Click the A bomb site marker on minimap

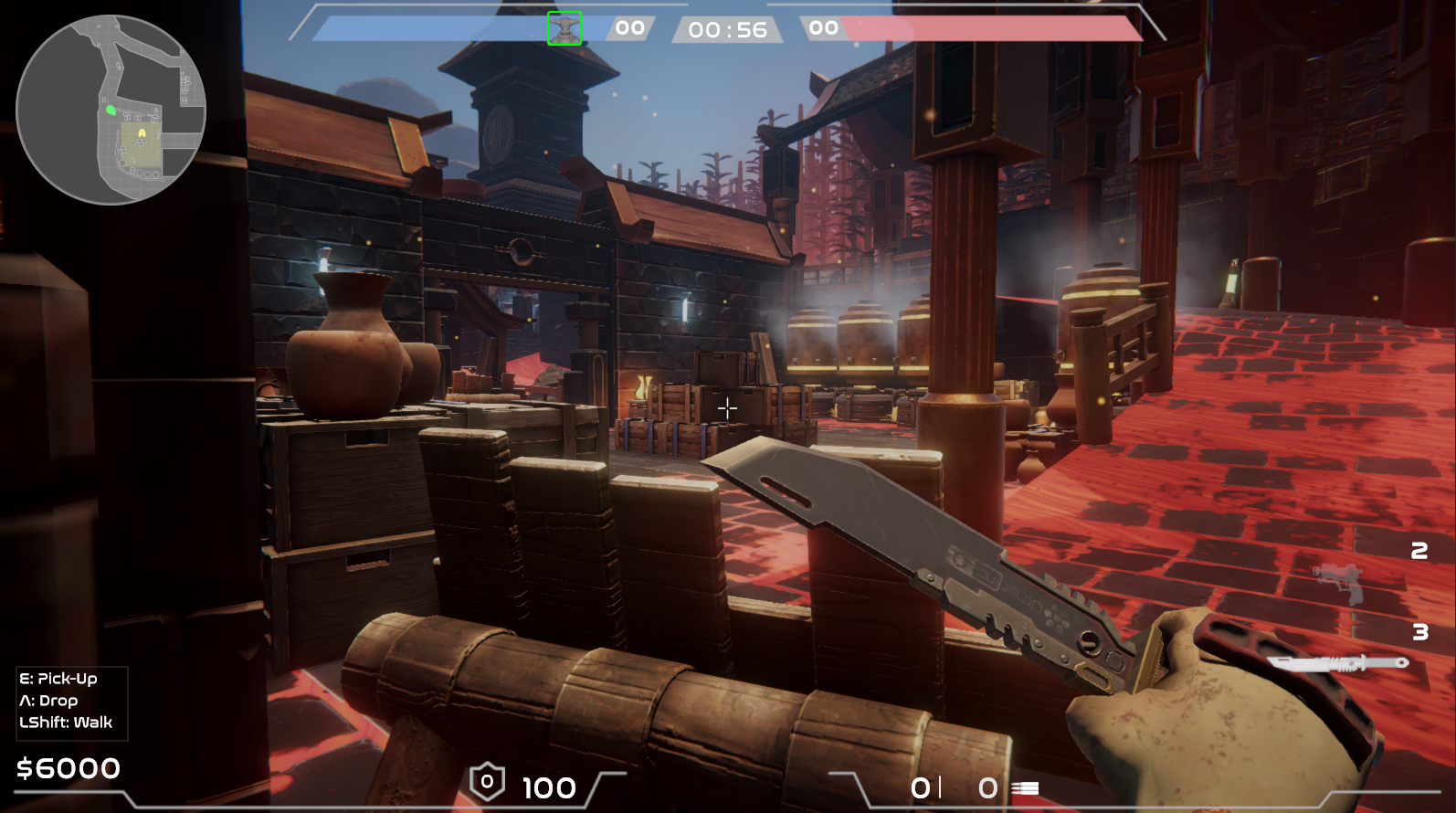(x=142, y=133)
